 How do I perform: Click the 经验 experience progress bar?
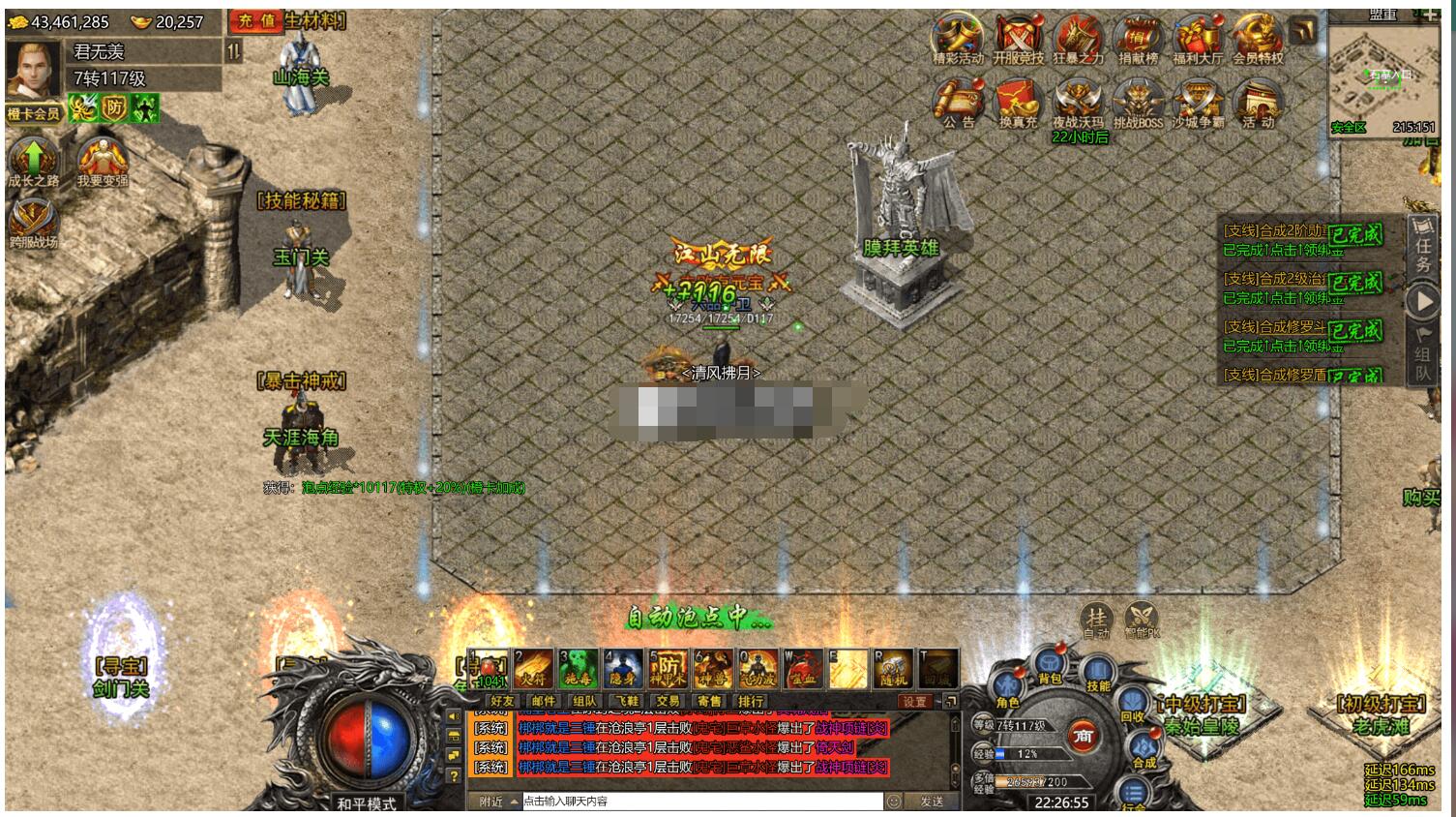(x=1033, y=753)
